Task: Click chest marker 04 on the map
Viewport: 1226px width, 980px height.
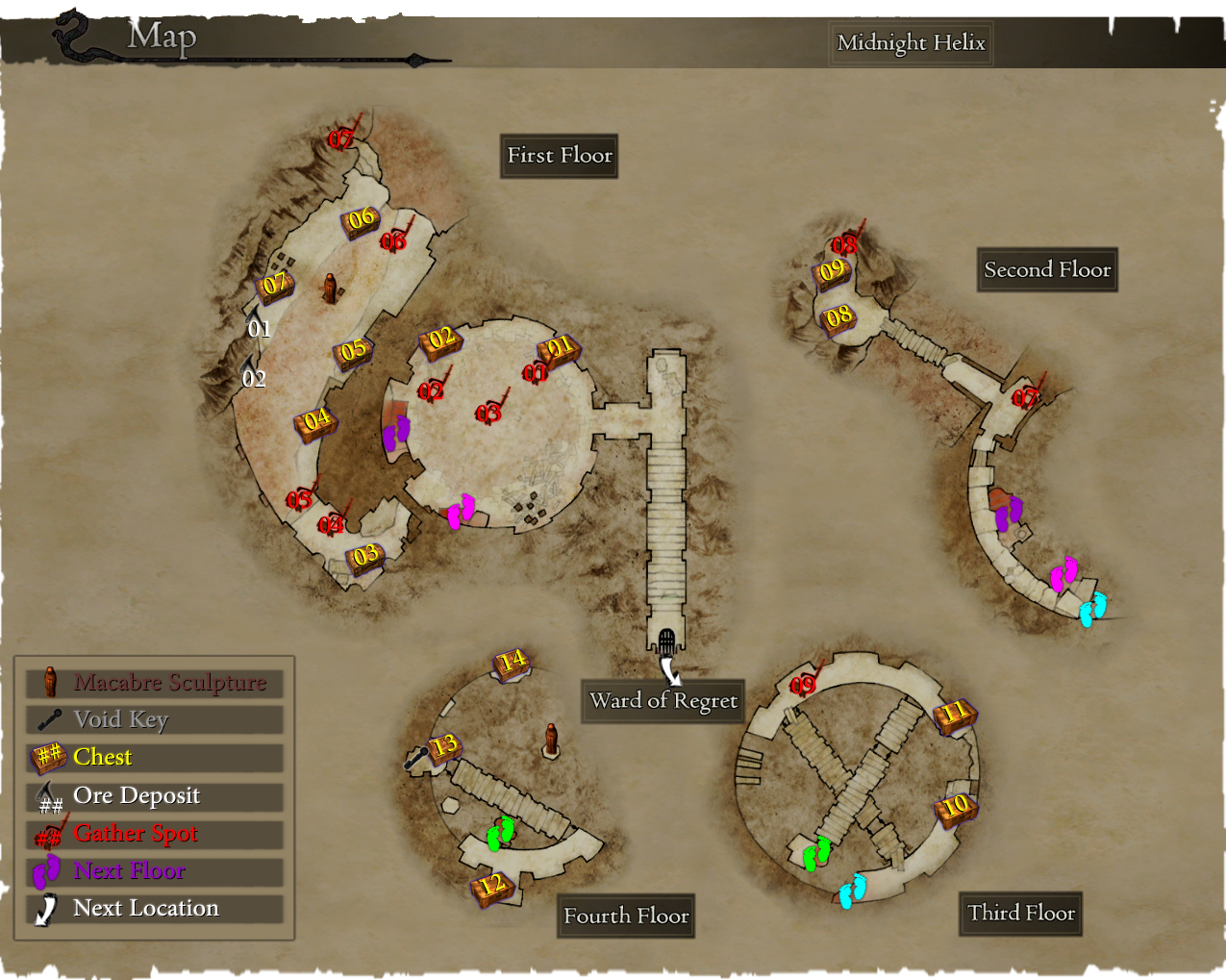Action: click(315, 421)
